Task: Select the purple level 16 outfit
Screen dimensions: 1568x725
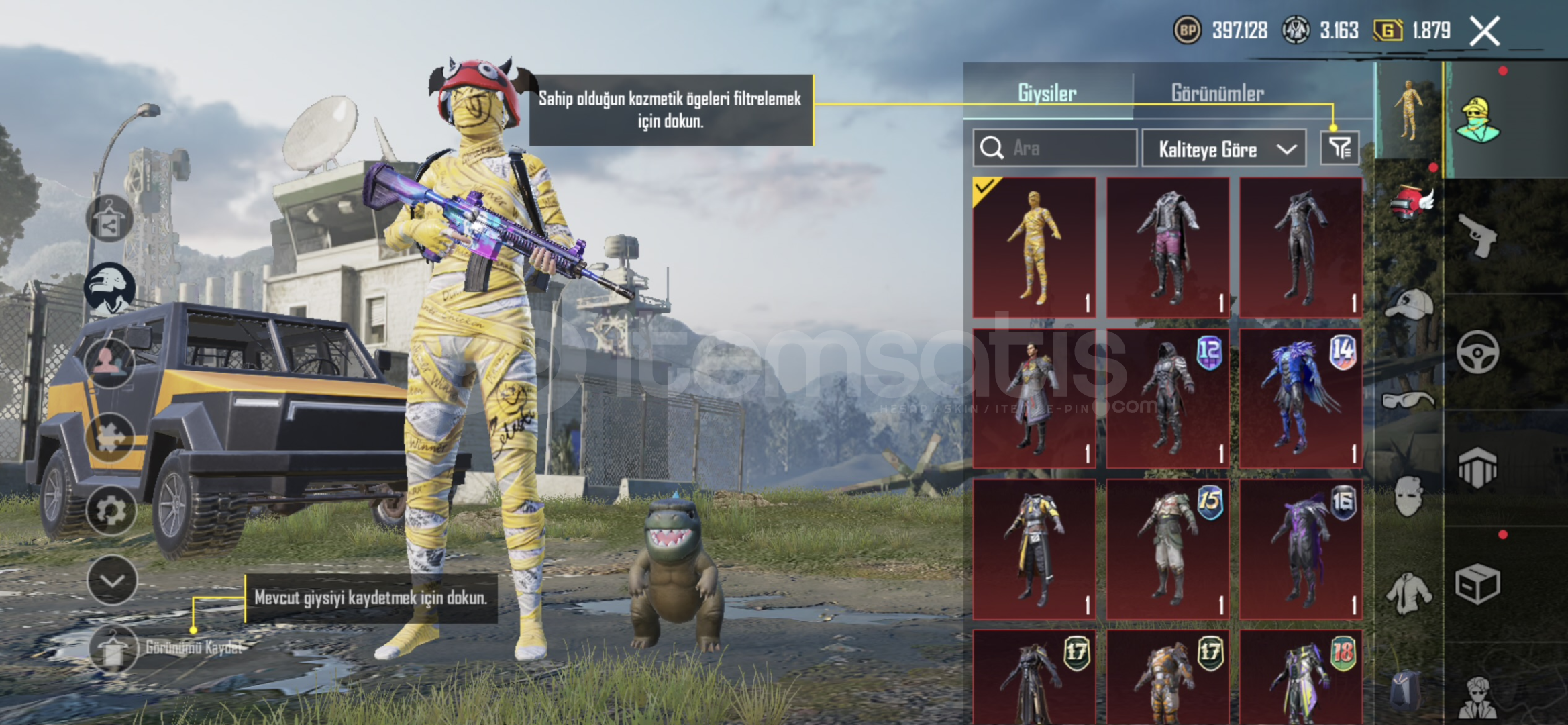Action: 1300,548
